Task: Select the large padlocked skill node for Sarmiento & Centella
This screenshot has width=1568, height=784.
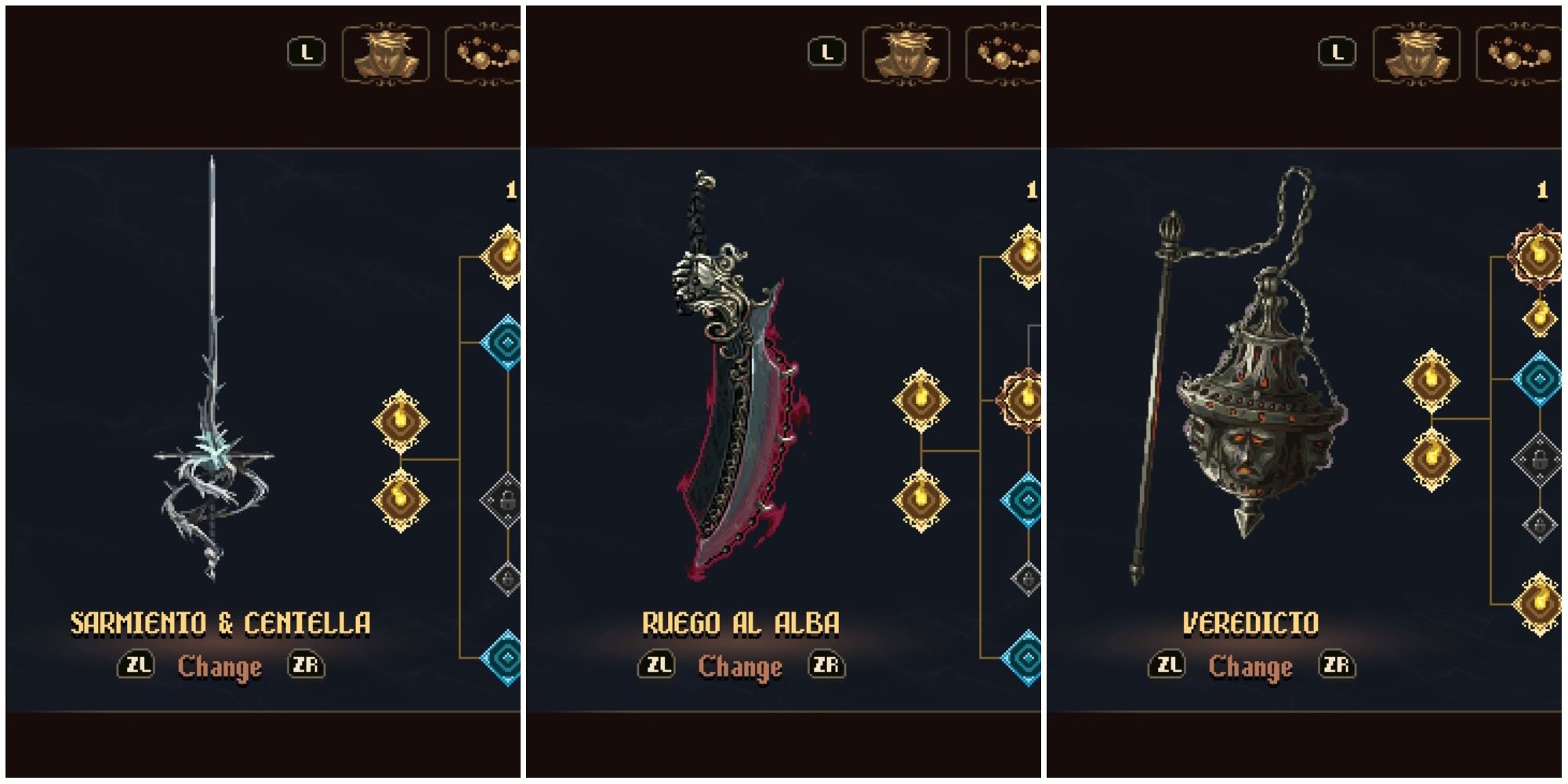Action: pyautogui.click(x=503, y=499)
